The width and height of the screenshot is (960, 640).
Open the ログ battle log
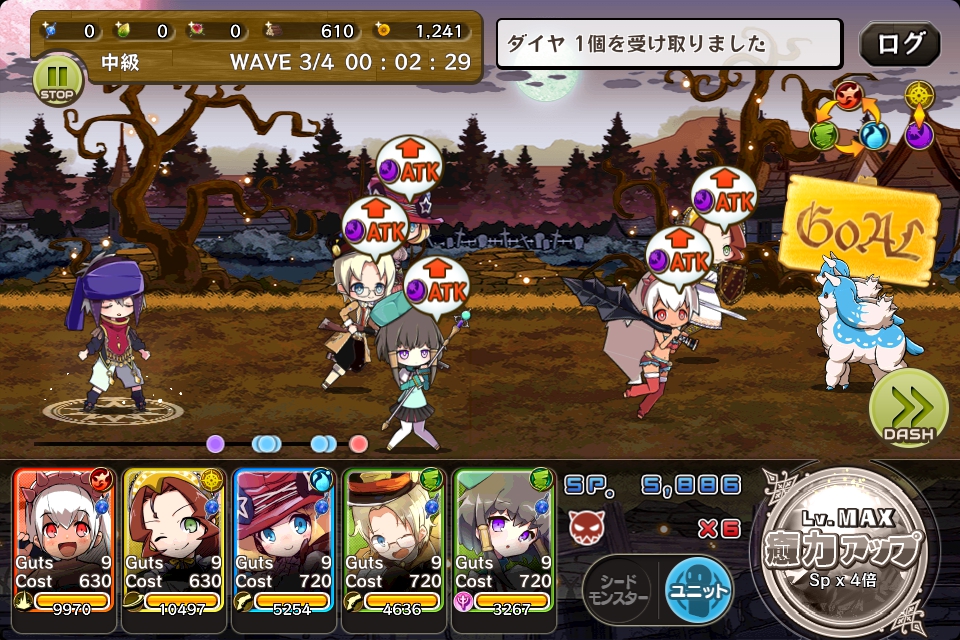pos(899,44)
